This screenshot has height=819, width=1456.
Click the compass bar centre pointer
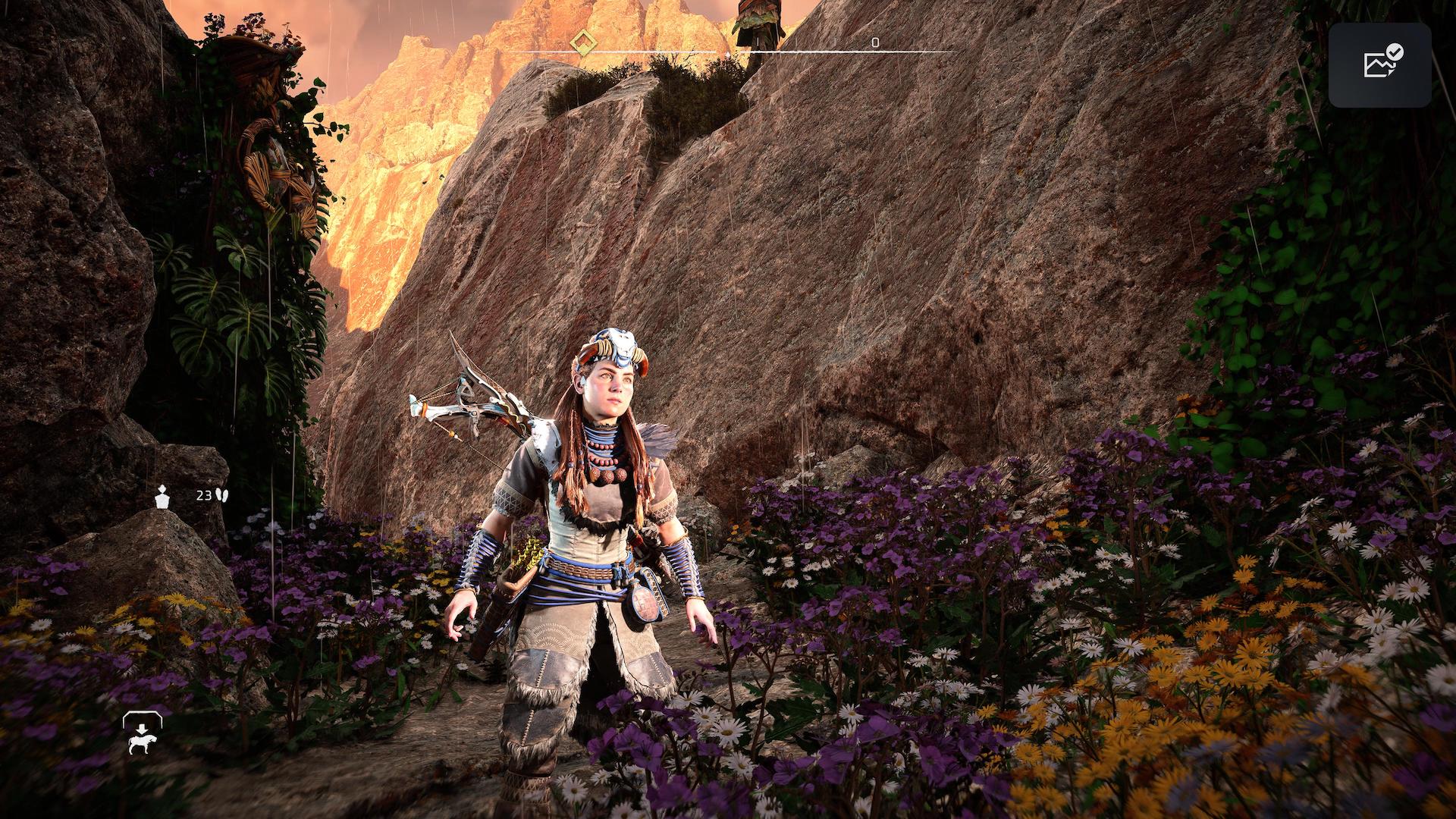727,55
